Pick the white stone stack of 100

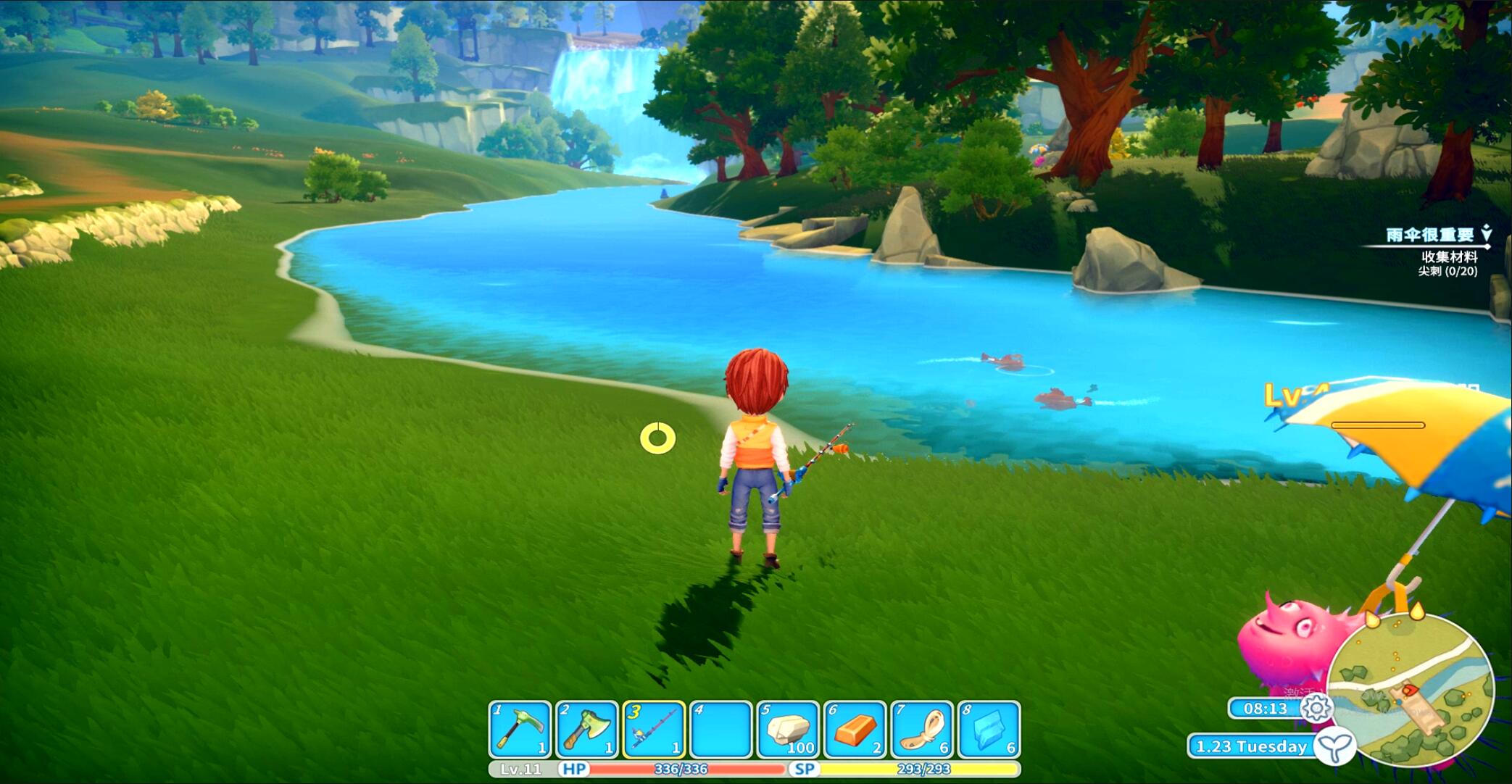point(788,729)
